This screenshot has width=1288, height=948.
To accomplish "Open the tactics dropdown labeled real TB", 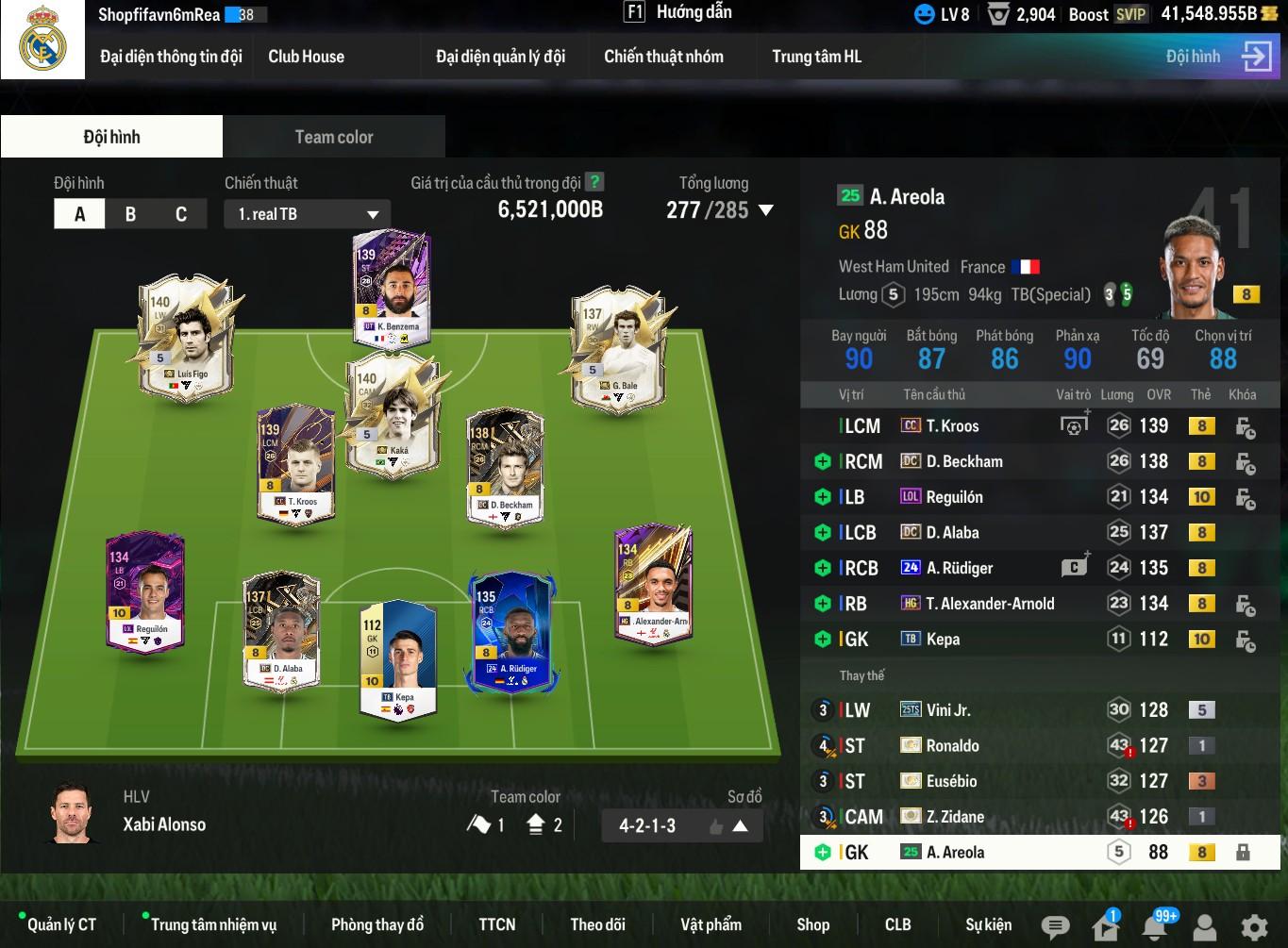I will [x=308, y=214].
